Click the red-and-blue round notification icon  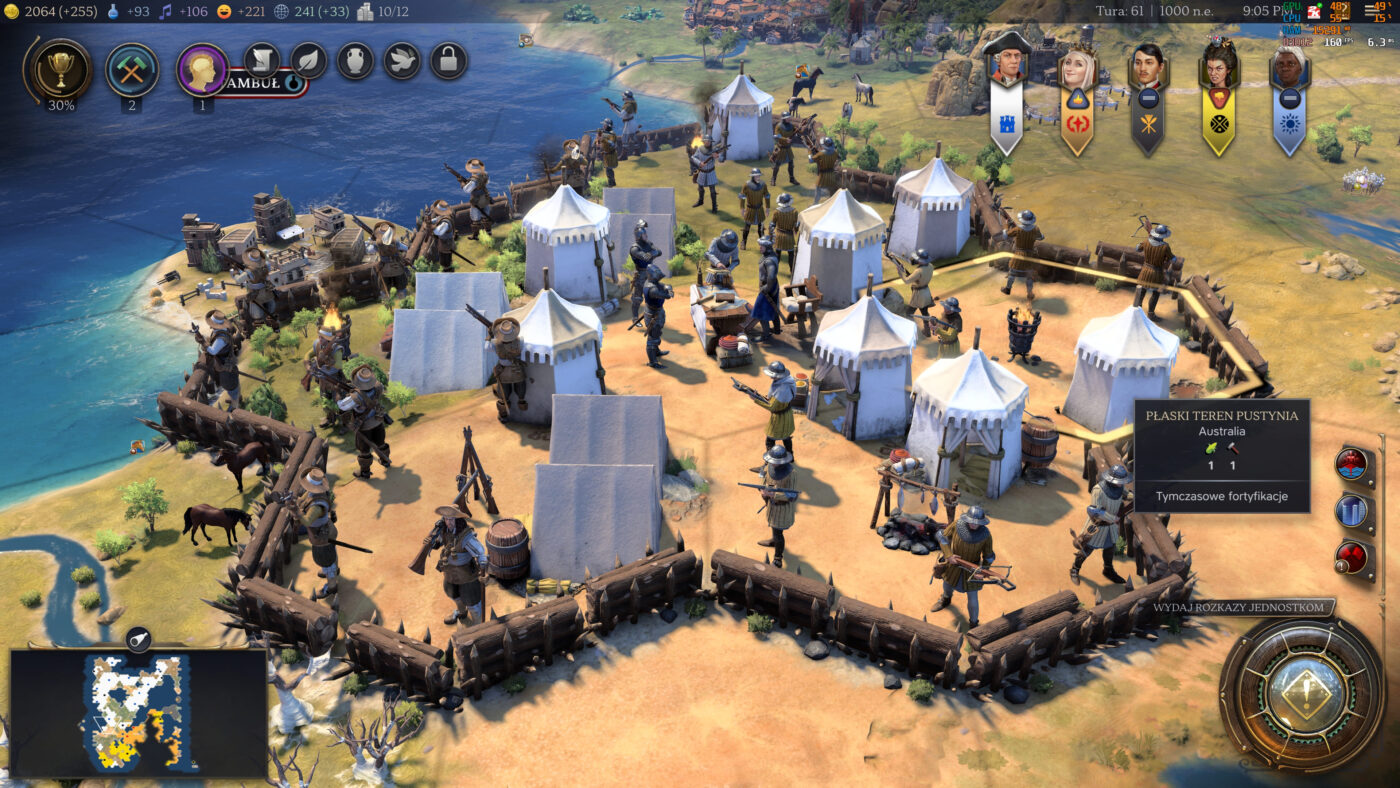coord(1352,463)
